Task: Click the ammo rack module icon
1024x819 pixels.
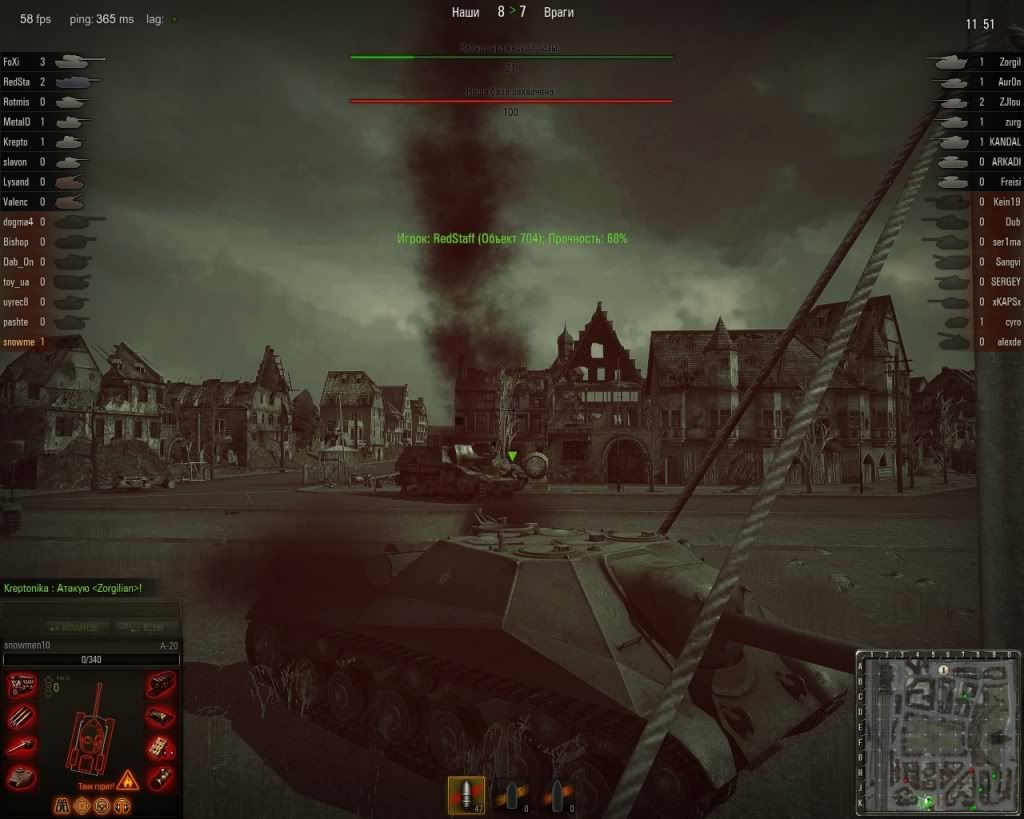Action: pyautogui.click(x=160, y=716)
